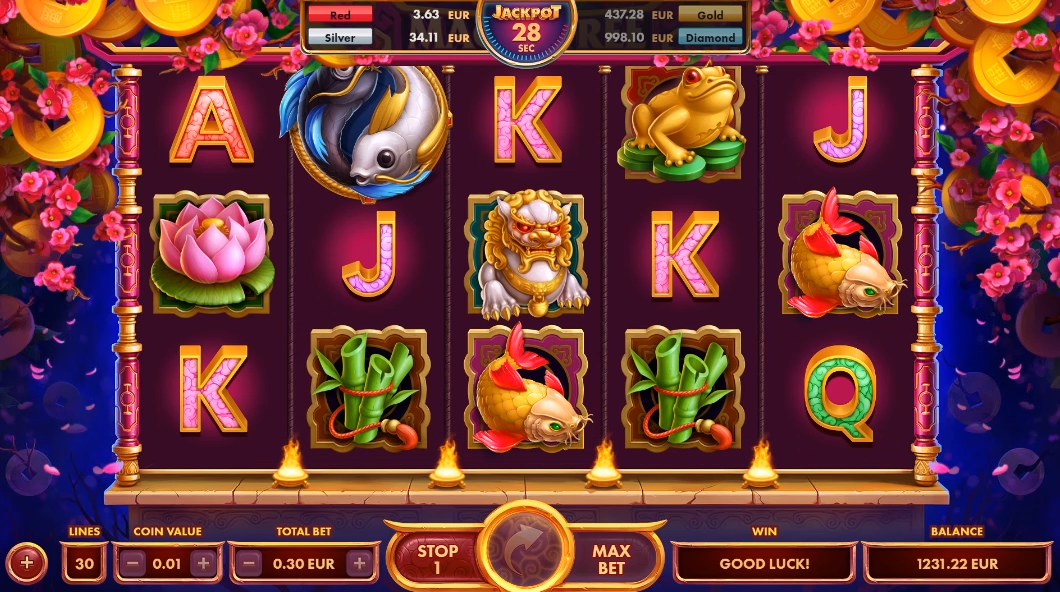Screen dimensions: 1060x592
Task: Click the Red jackpot label
Action: (x=340, y=15)
